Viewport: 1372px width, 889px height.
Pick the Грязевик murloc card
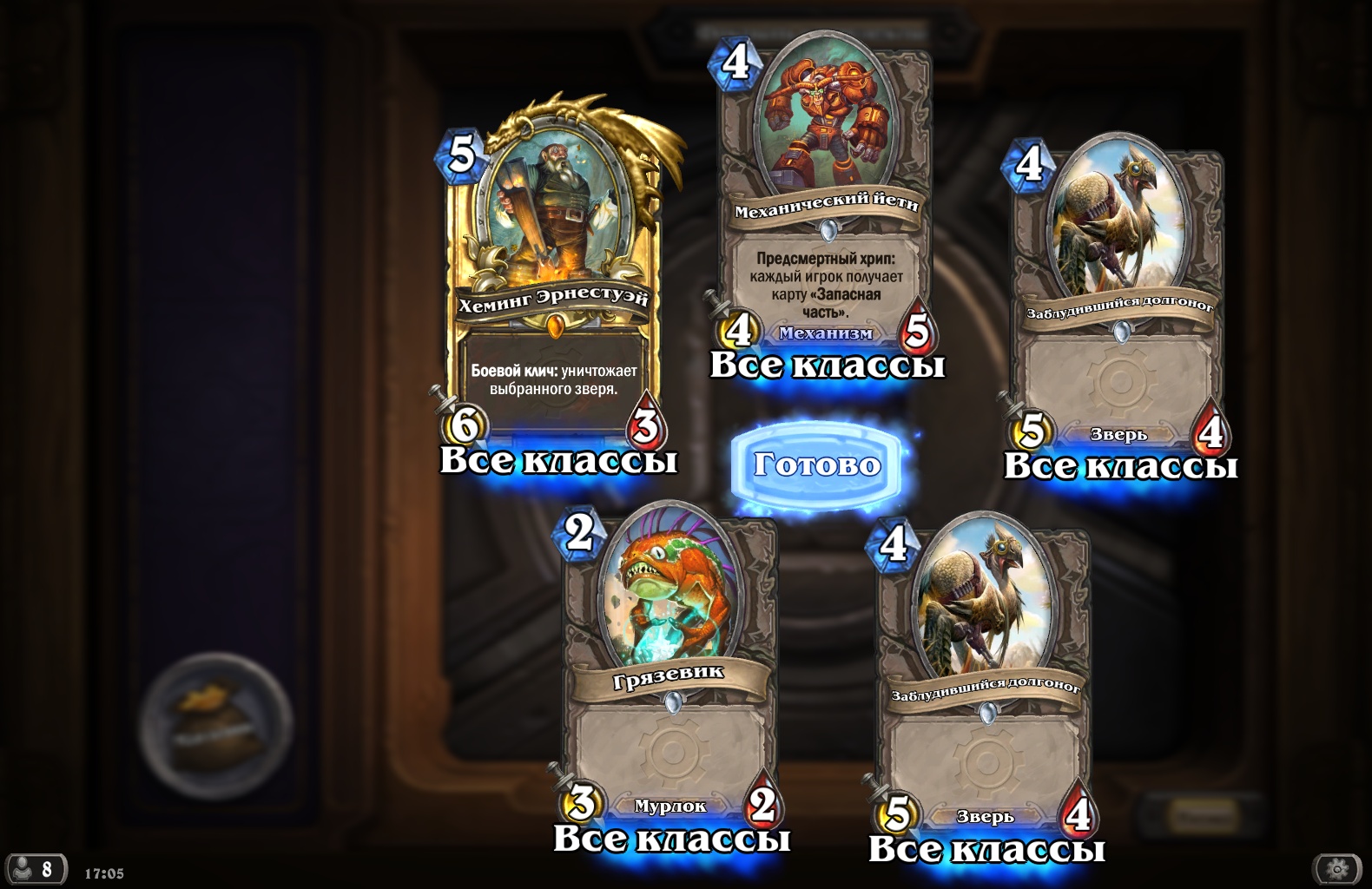(669, 668)
